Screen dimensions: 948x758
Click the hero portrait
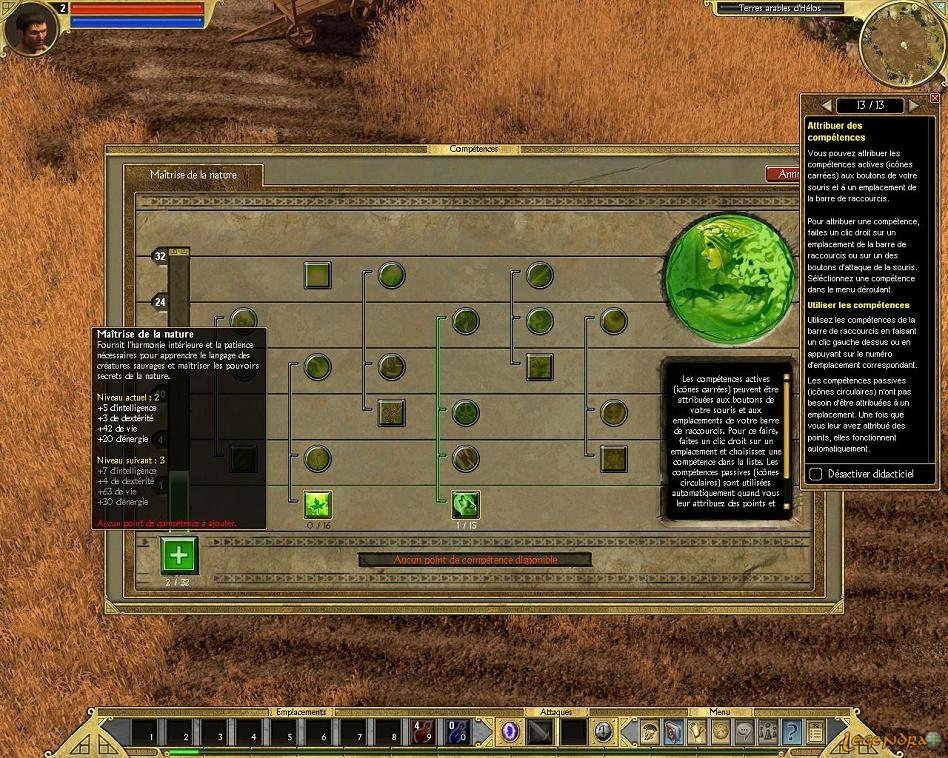point(30,30)
